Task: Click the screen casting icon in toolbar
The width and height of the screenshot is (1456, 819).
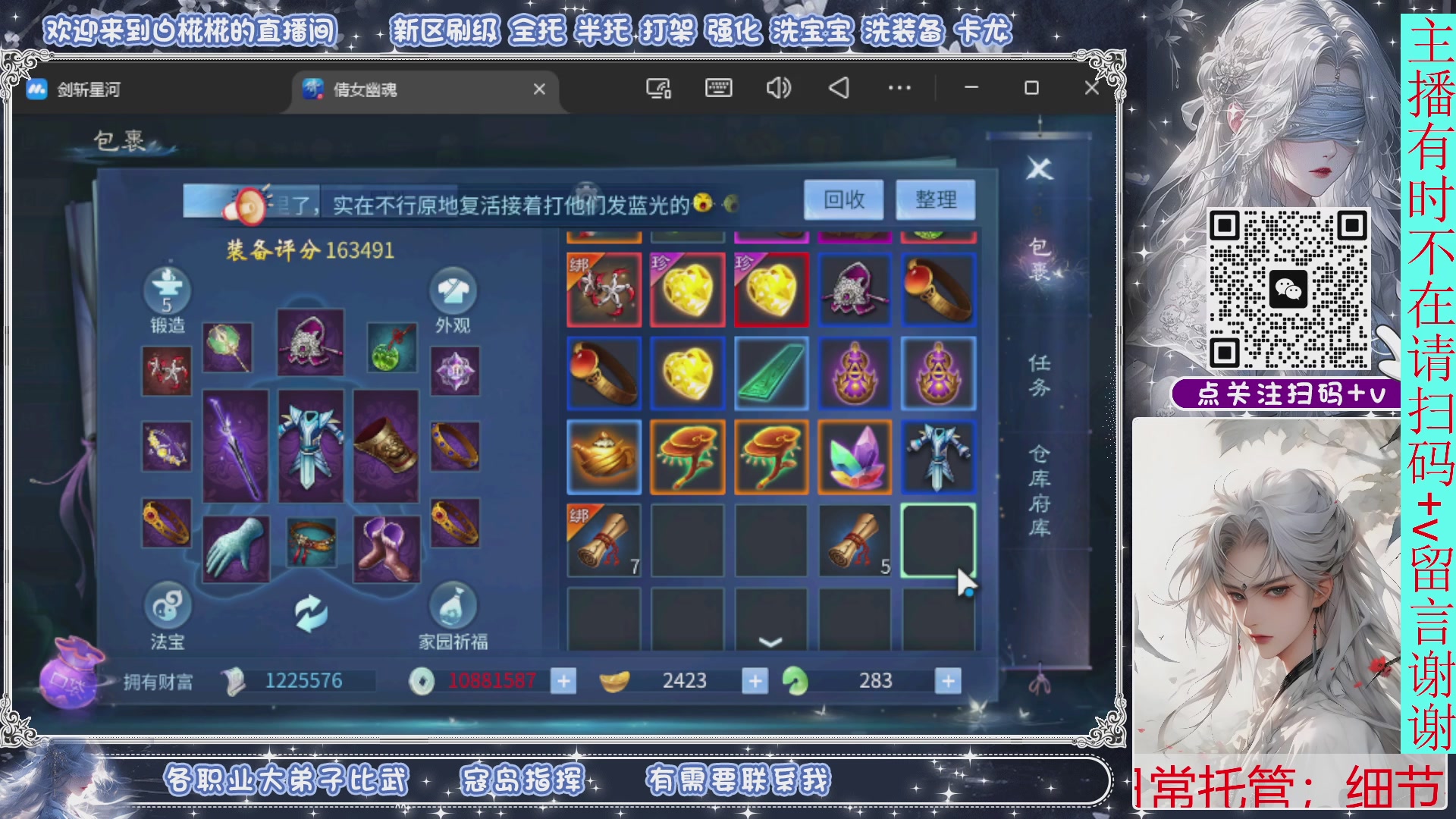Action: (x=659, y=89)
